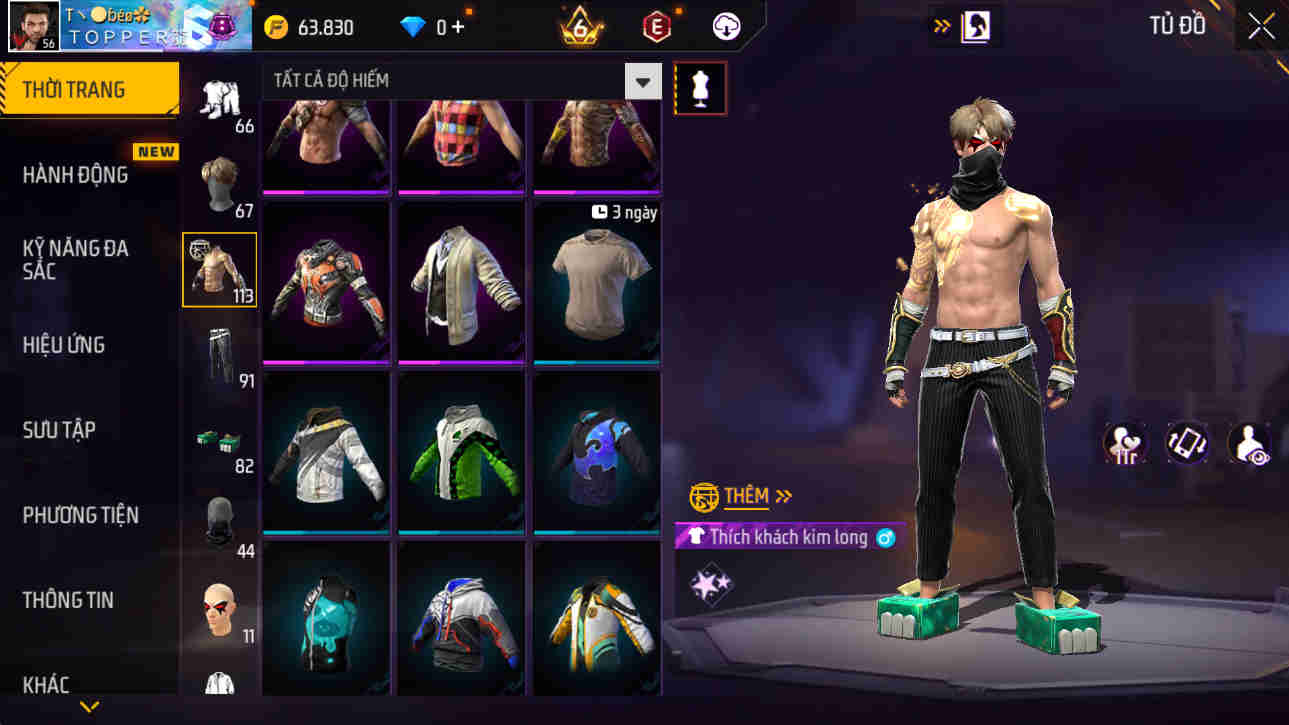Click the phone rotation icon beside the character
The height and width of the screenshot is (725, 1289).
pyautogui.click(x=1186, y=443)
